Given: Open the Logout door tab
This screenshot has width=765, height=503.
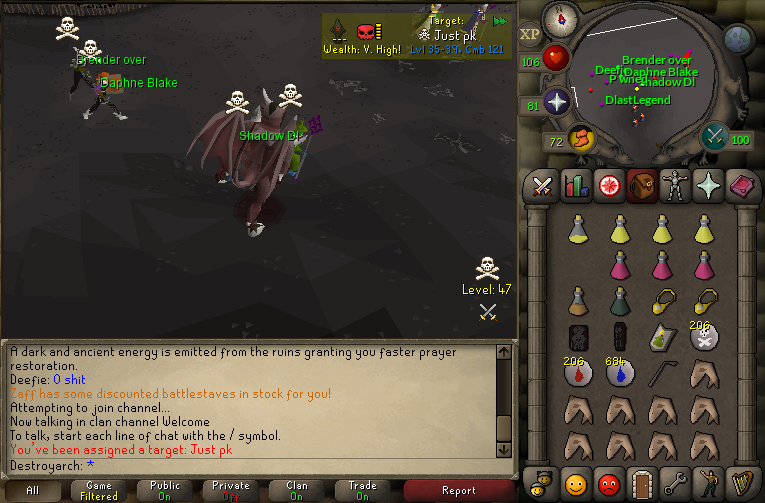Looking at the screenshot, I should (643, 485).
